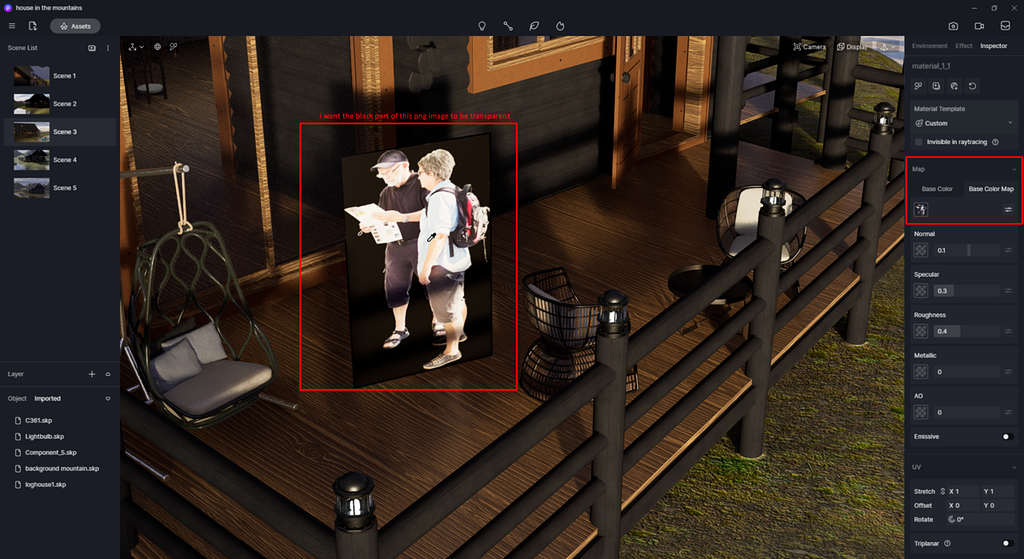Open the Assets library
Screen dimensions: 1024x559
coord(75,26)
